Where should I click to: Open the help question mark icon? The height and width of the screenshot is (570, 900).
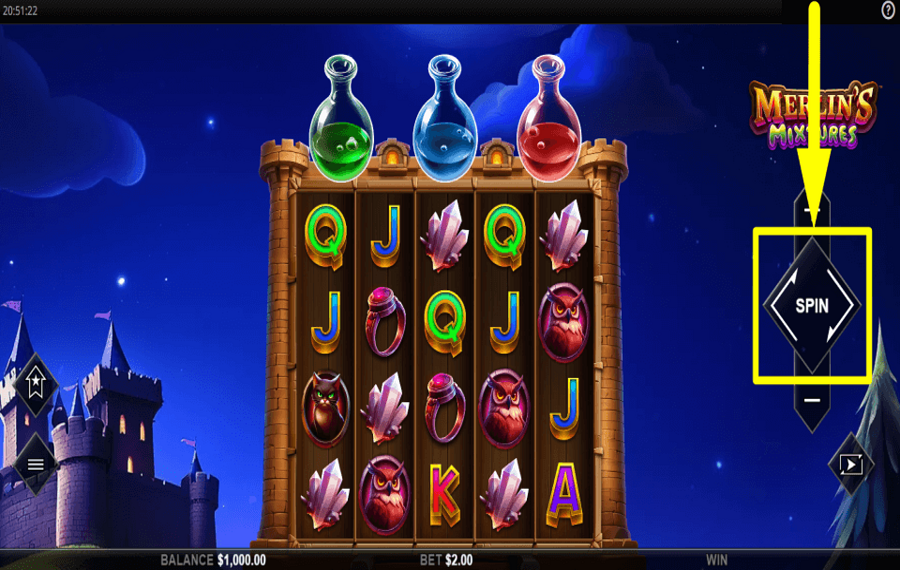pyautogui.click(x=888, y=10)
